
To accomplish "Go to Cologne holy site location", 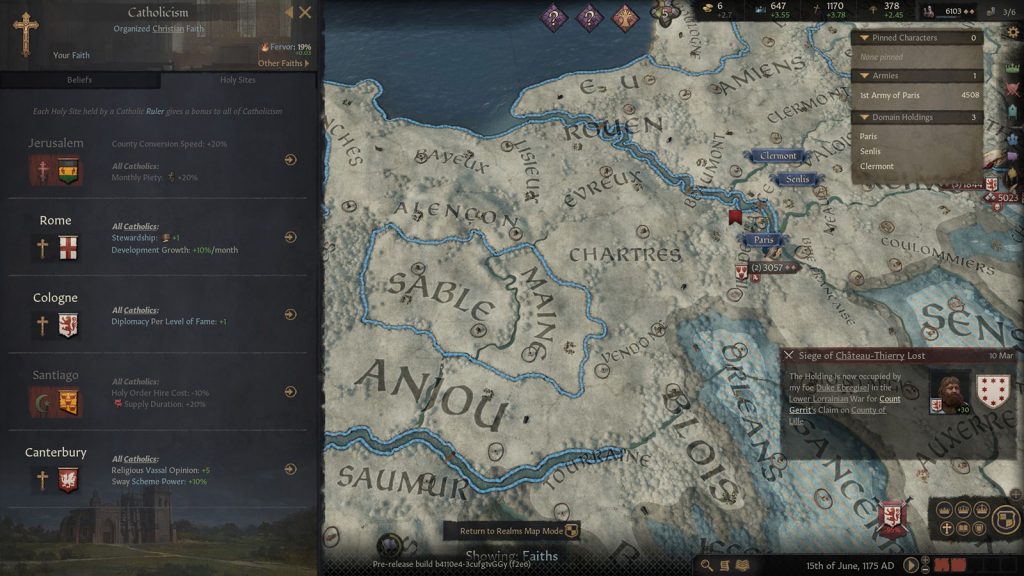I will [x=290, y=314].
